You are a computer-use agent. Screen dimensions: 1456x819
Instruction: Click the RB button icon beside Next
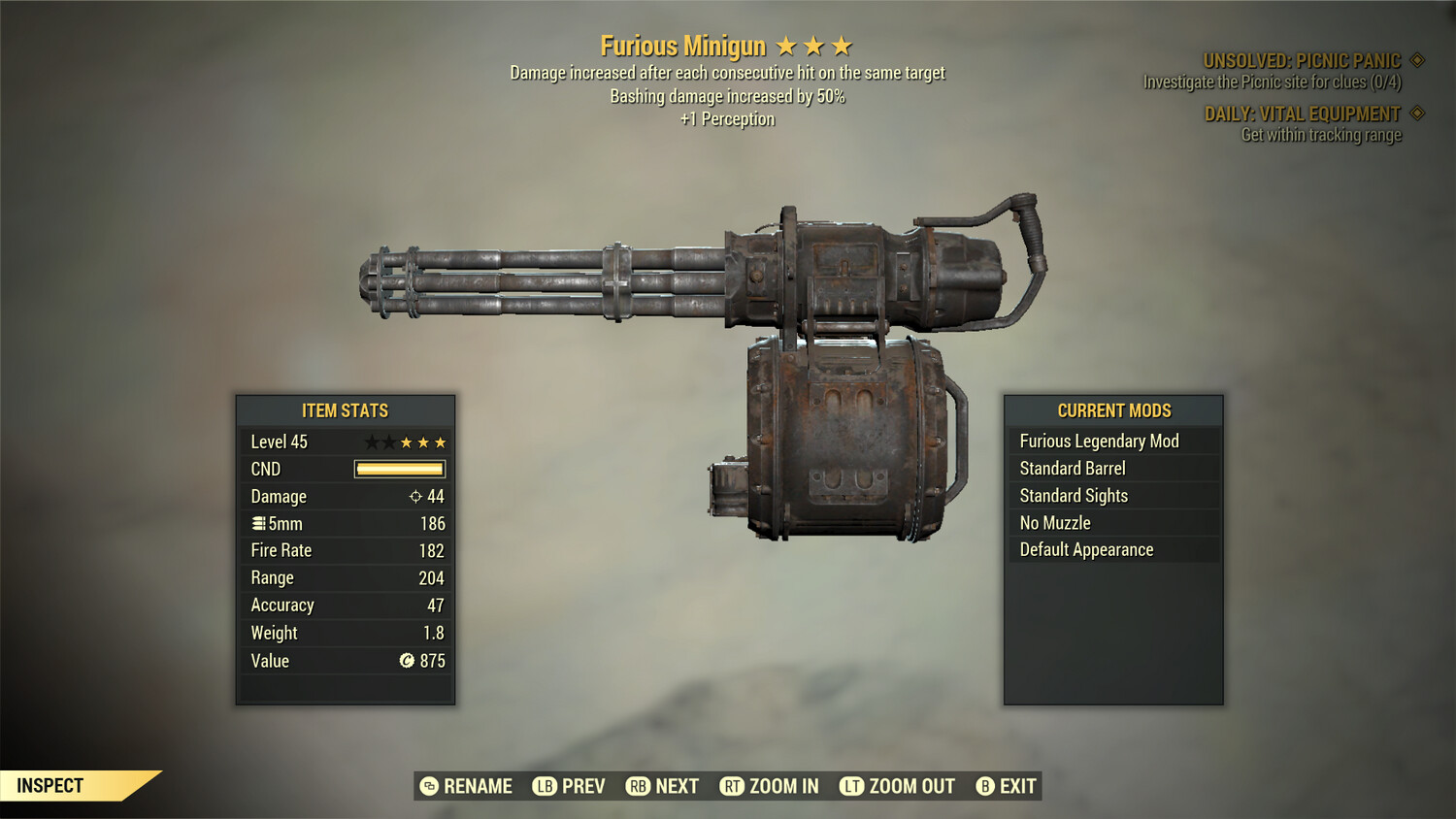[641, 786]
